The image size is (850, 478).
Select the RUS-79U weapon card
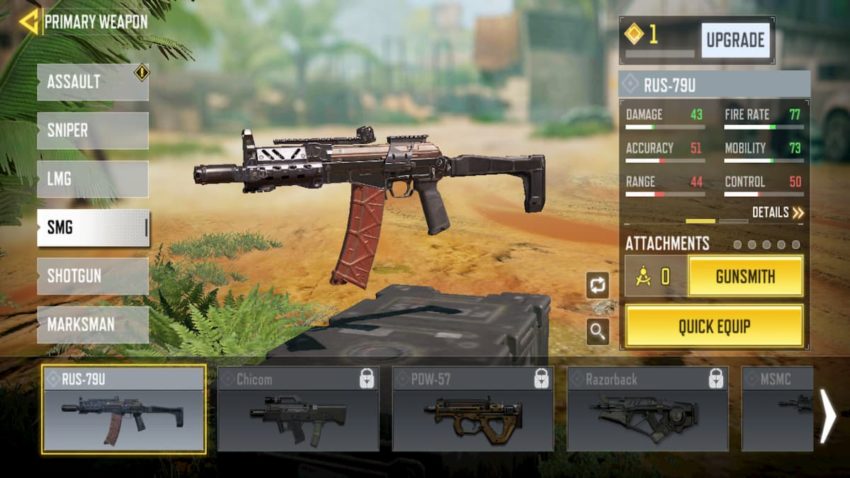pyautogui.click(x=124, y=409)
